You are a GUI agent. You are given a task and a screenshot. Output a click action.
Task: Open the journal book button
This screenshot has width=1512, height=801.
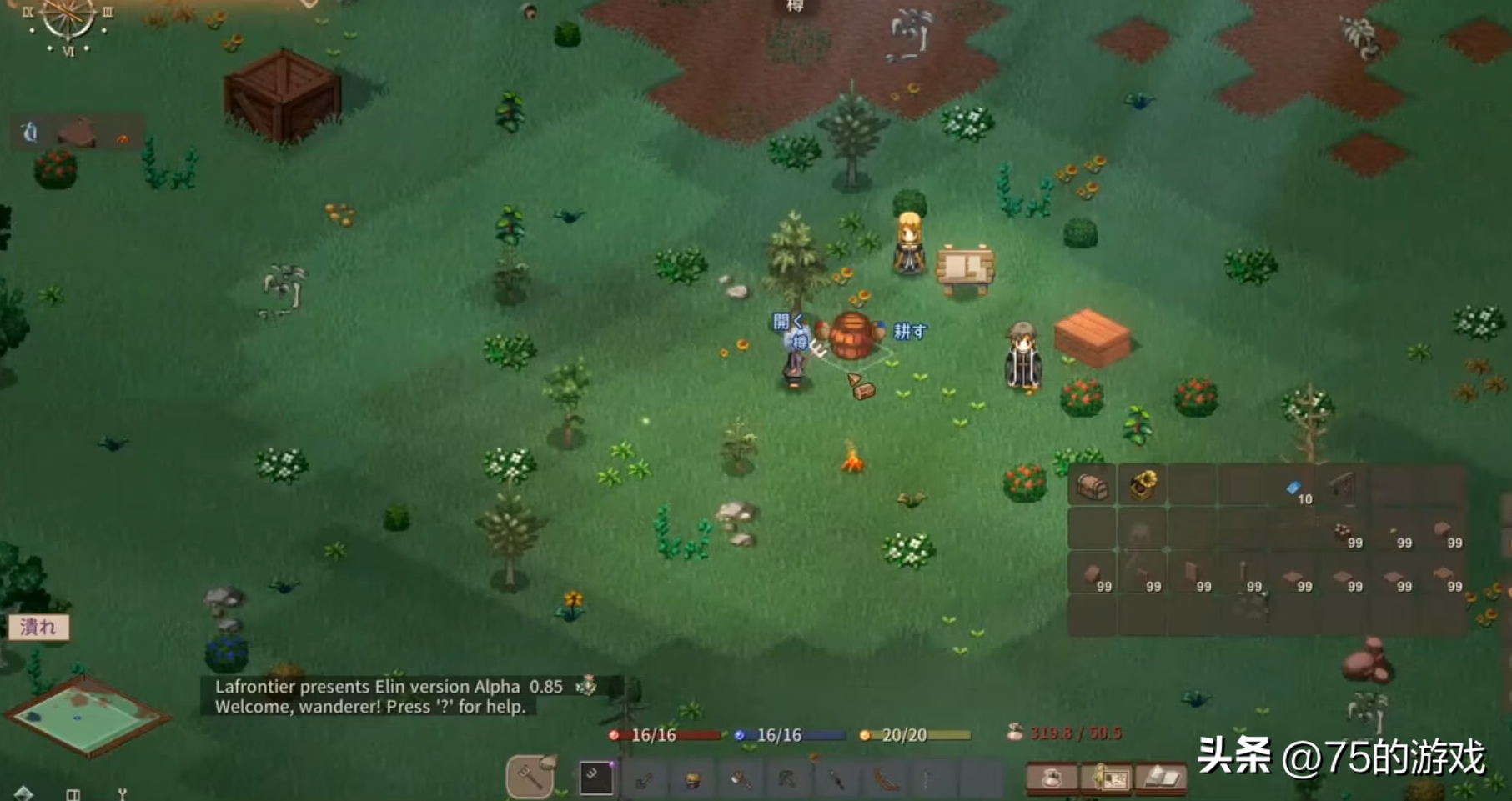click(x=1160, y=778)
